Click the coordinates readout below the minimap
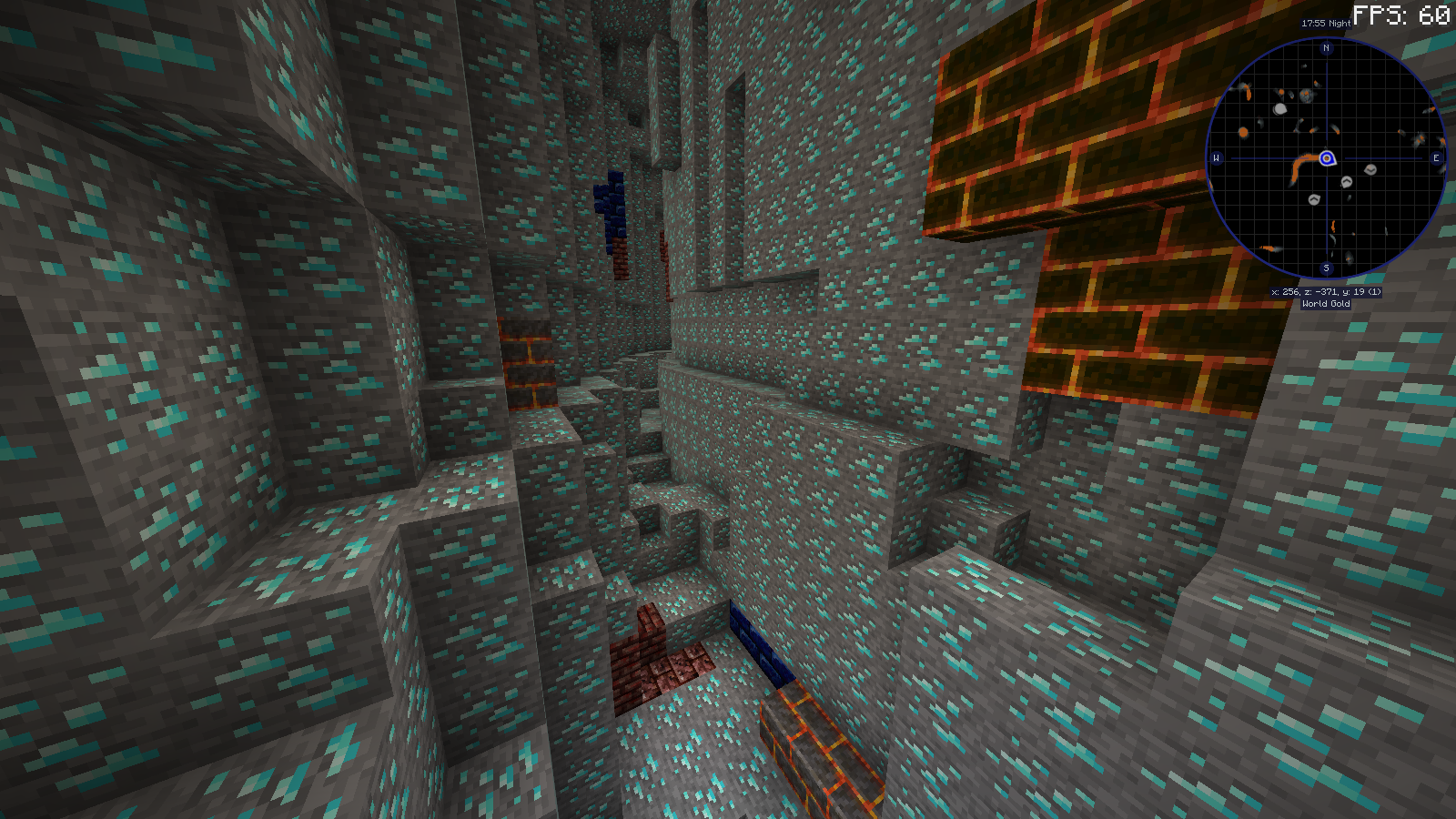This screenshot has width=1456, height=819. pyautogui.click(x=1327, y=291)
